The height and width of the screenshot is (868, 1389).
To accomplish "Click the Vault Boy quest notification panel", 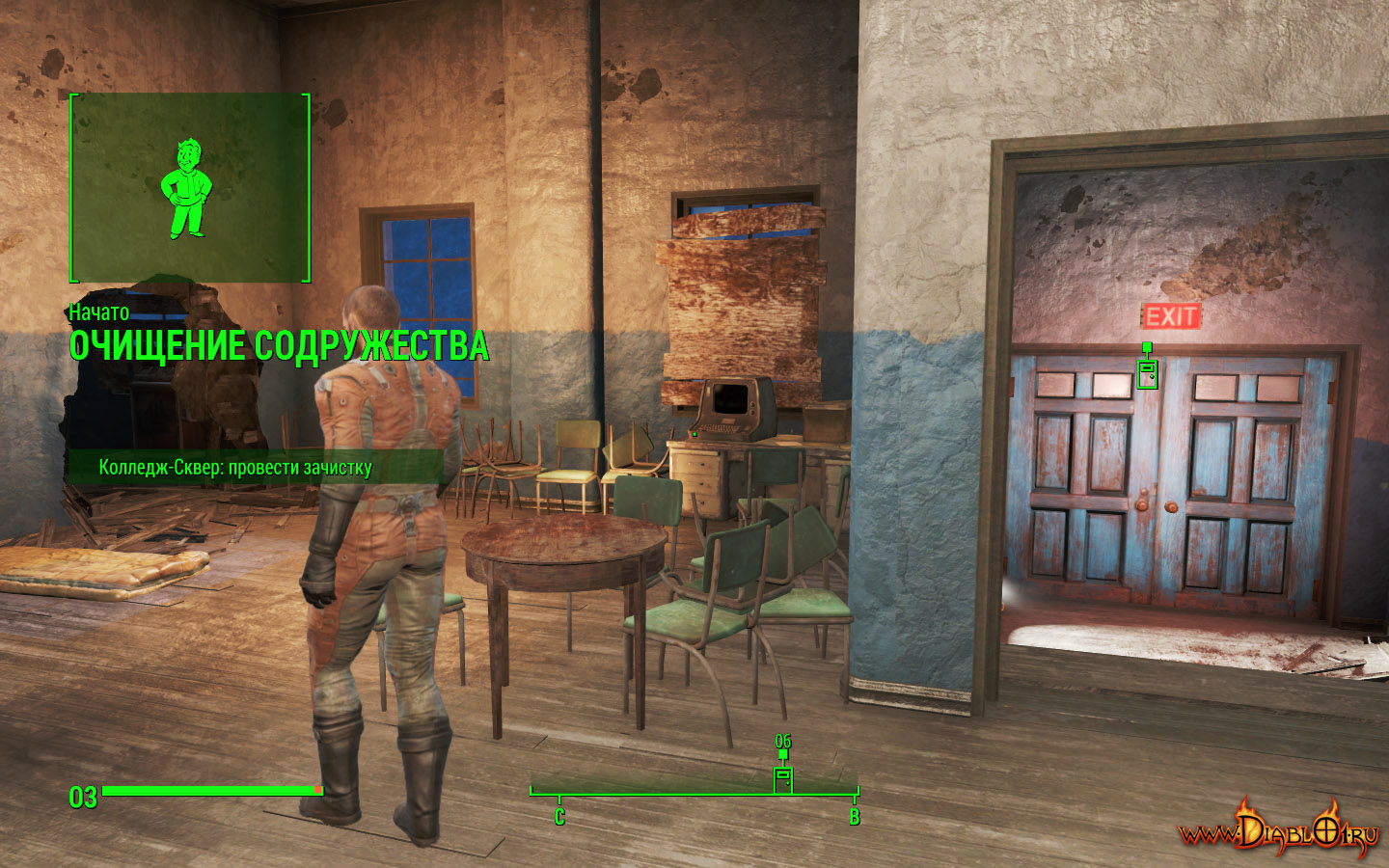I will pos(190,188).
